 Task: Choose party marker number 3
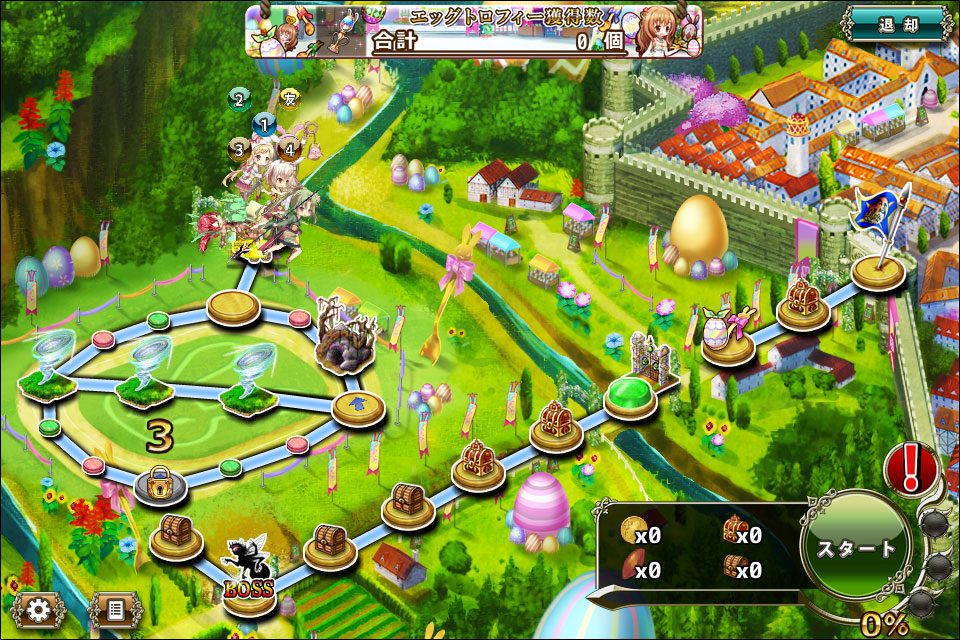[238, 150]
